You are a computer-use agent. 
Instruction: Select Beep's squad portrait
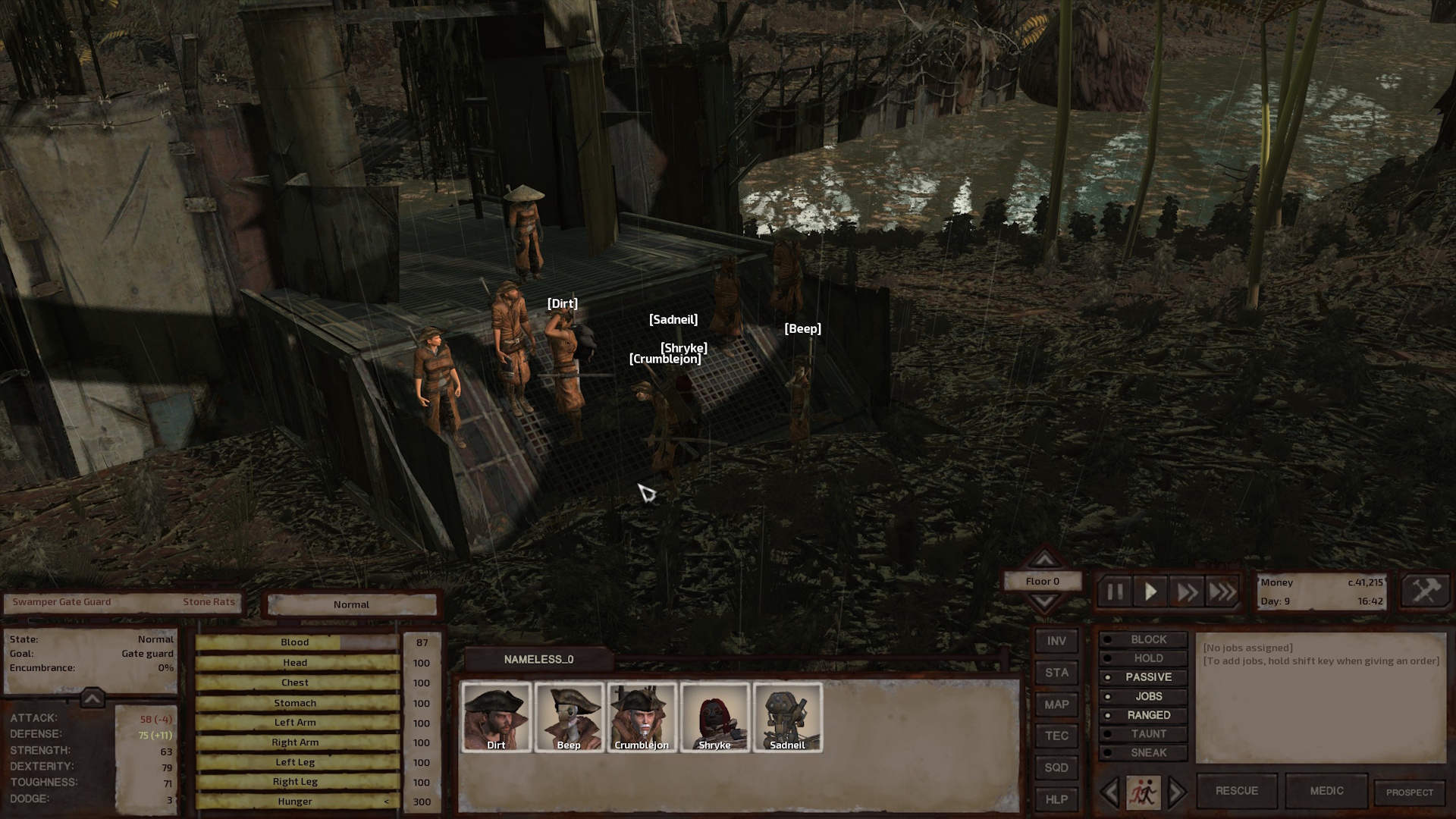click(569, 717)
